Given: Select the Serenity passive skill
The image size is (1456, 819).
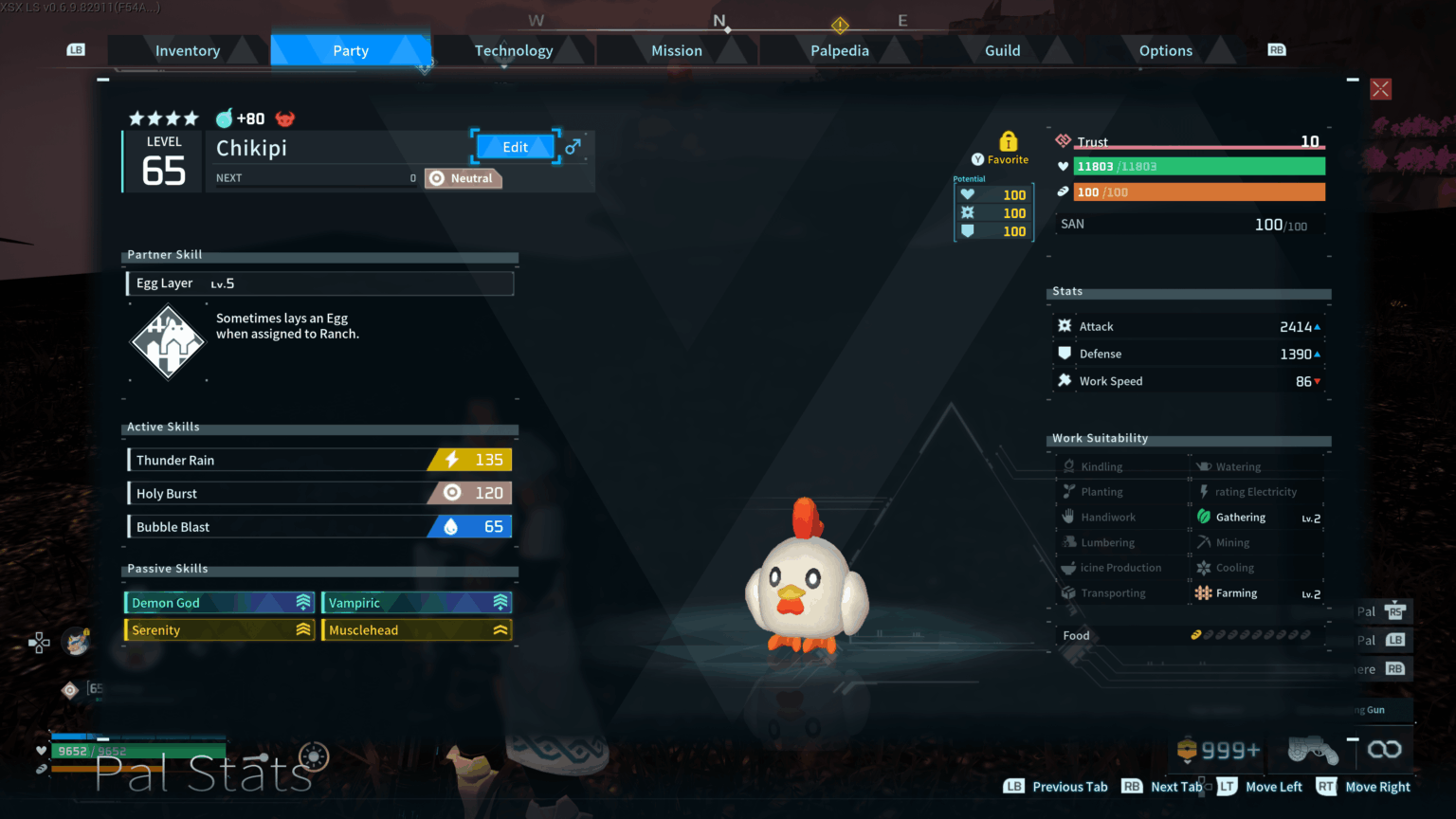Looking at the screenshot, I should 220,630.
